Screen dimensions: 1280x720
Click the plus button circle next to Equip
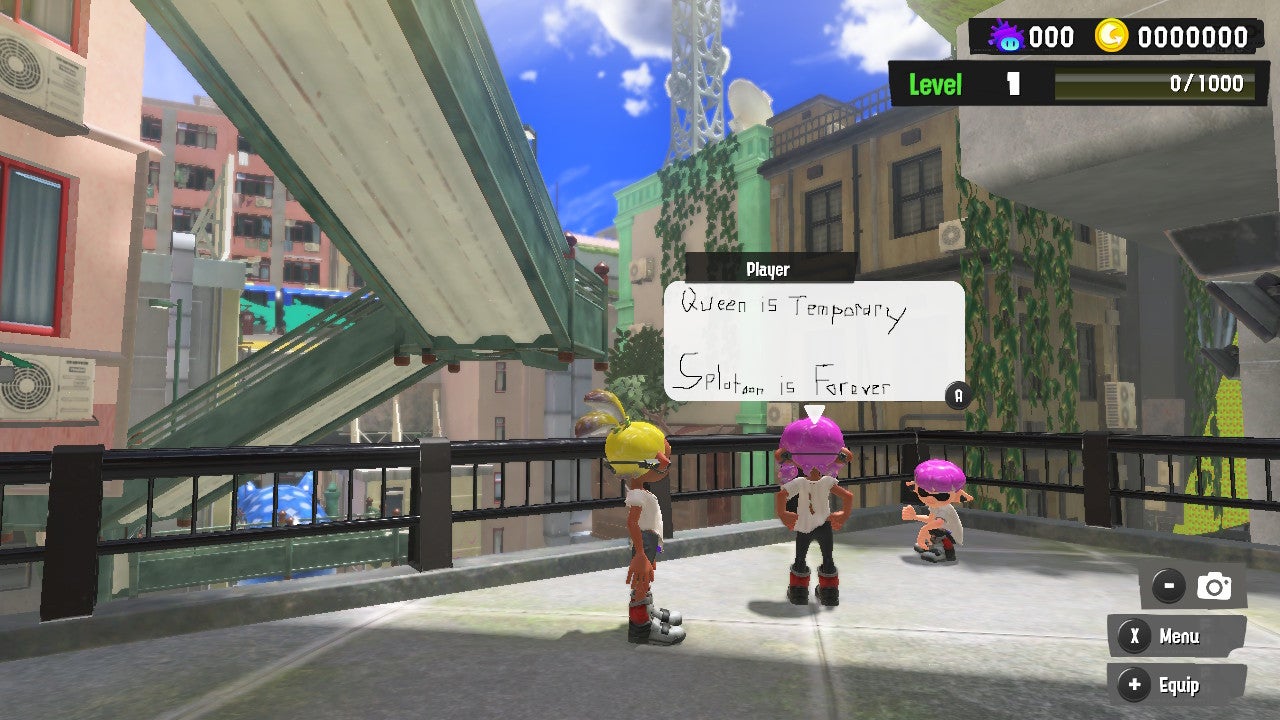tap(1134, 686)
